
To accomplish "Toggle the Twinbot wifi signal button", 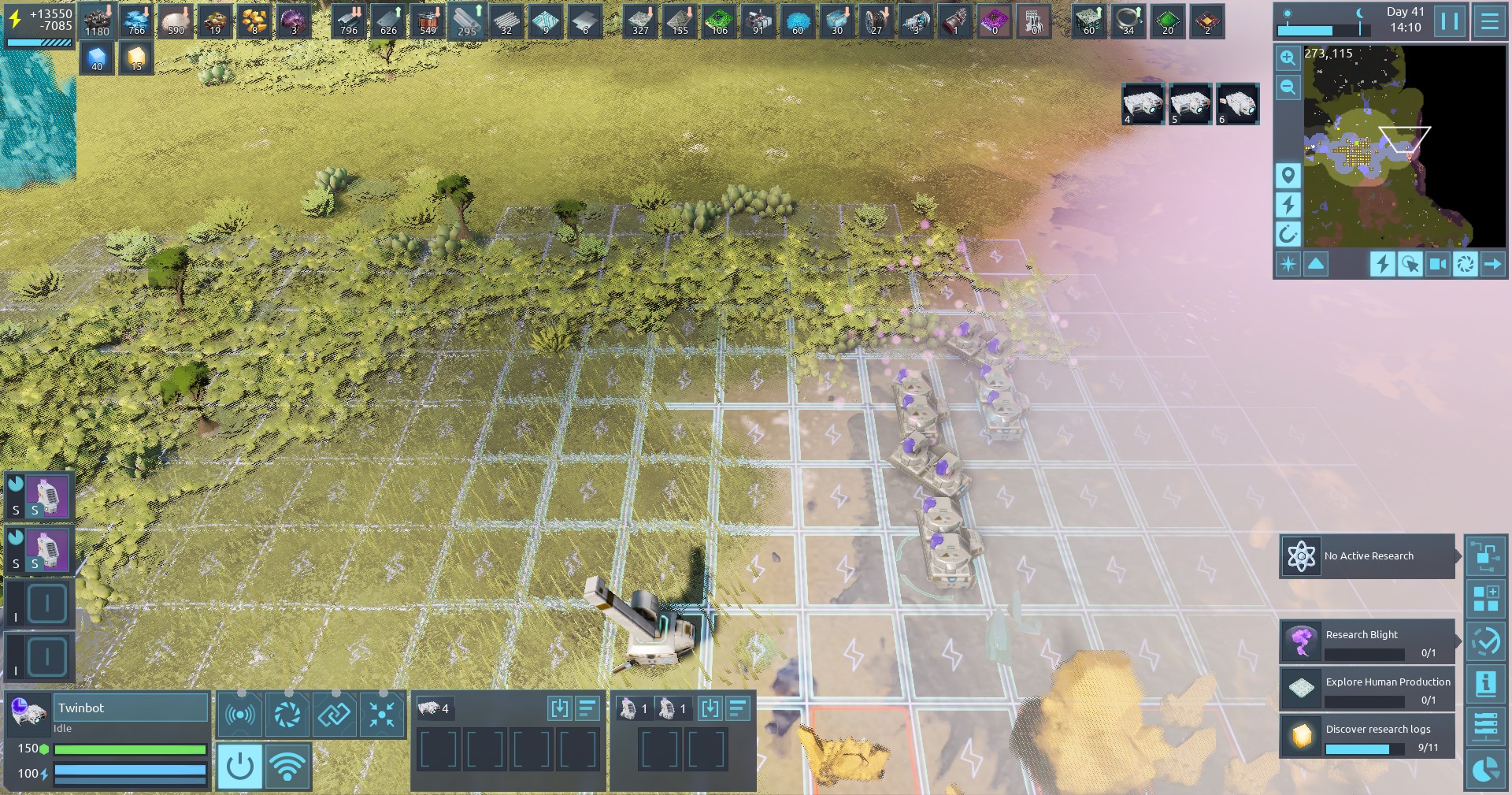I will [x=287, y=766].
